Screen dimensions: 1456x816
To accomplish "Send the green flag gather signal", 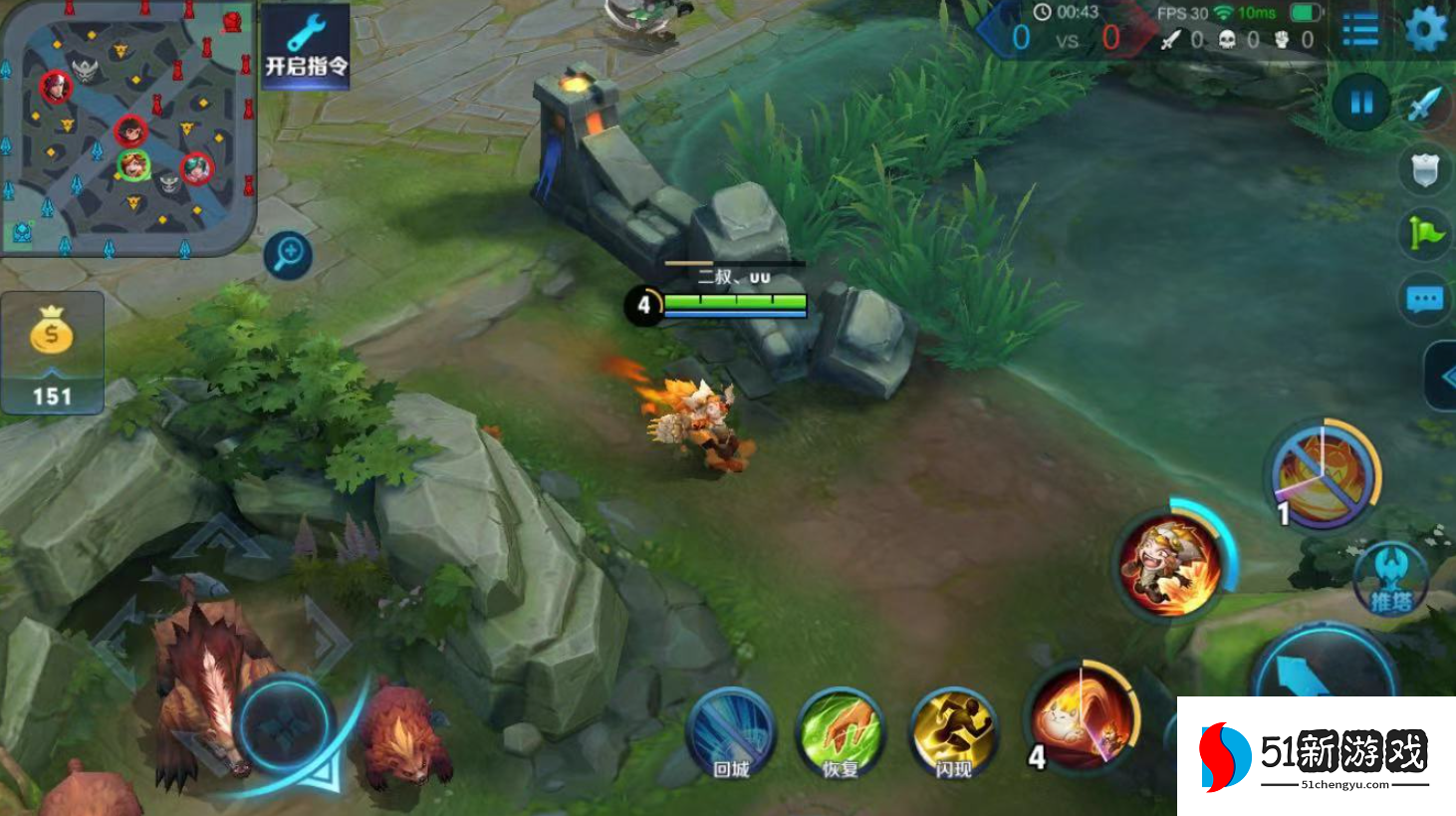I will click(x=1425, y=234).
